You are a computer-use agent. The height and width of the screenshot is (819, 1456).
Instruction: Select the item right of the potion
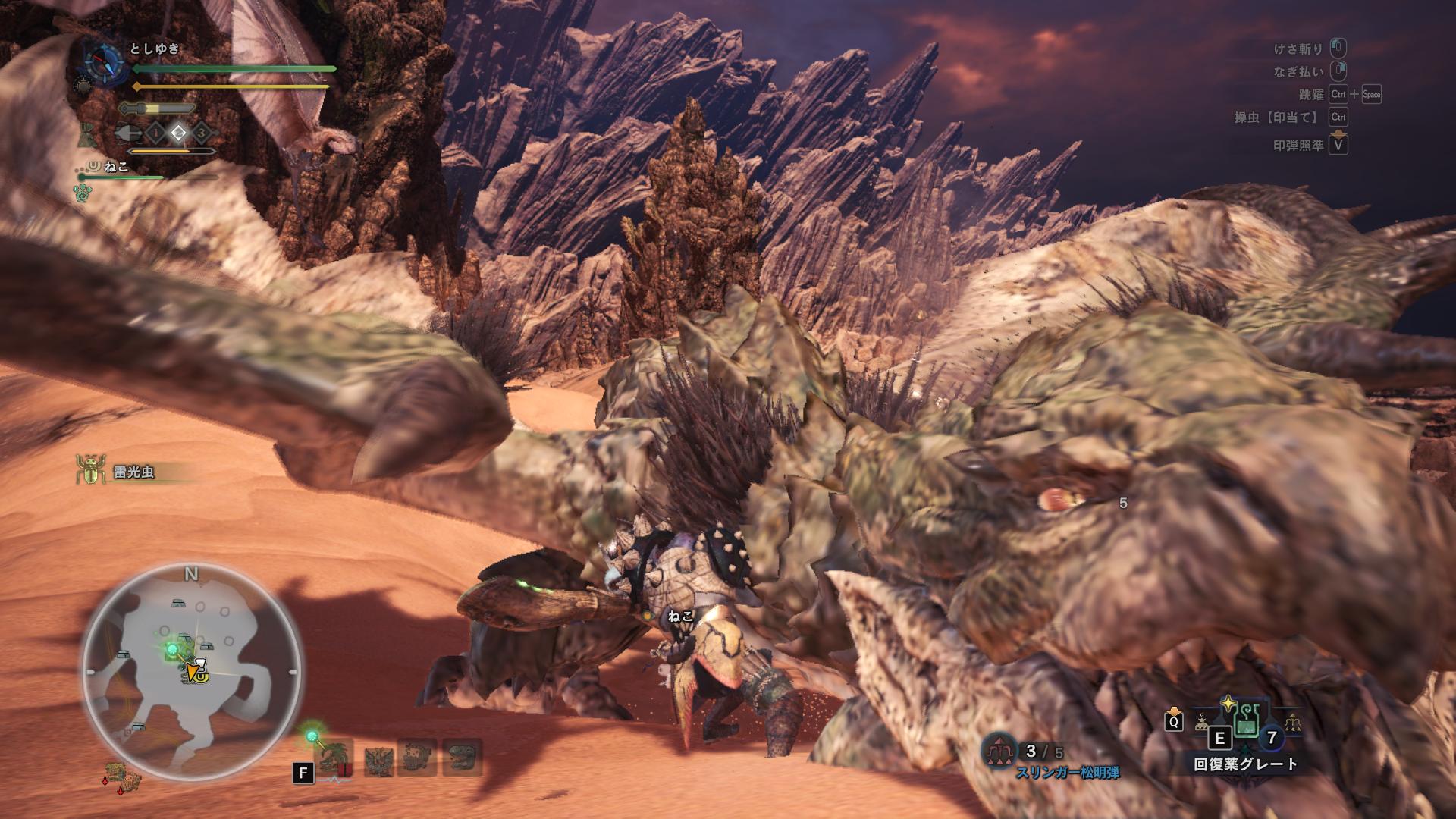click(1291, 723)
